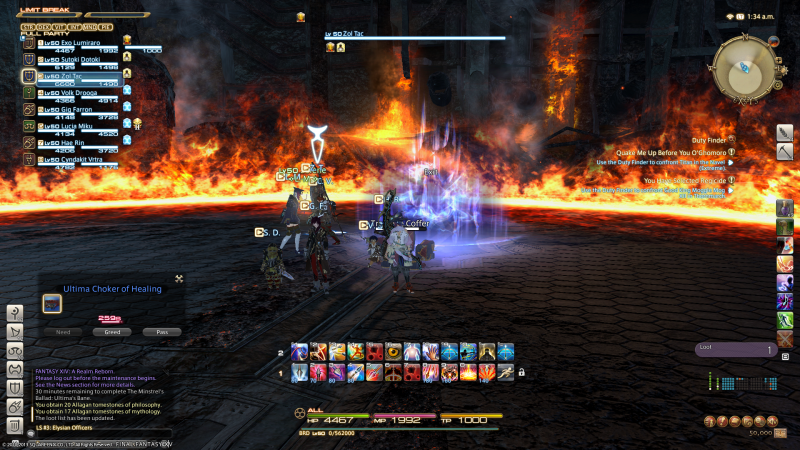Click the shield icon in the left menu

(x=15, y=388)
